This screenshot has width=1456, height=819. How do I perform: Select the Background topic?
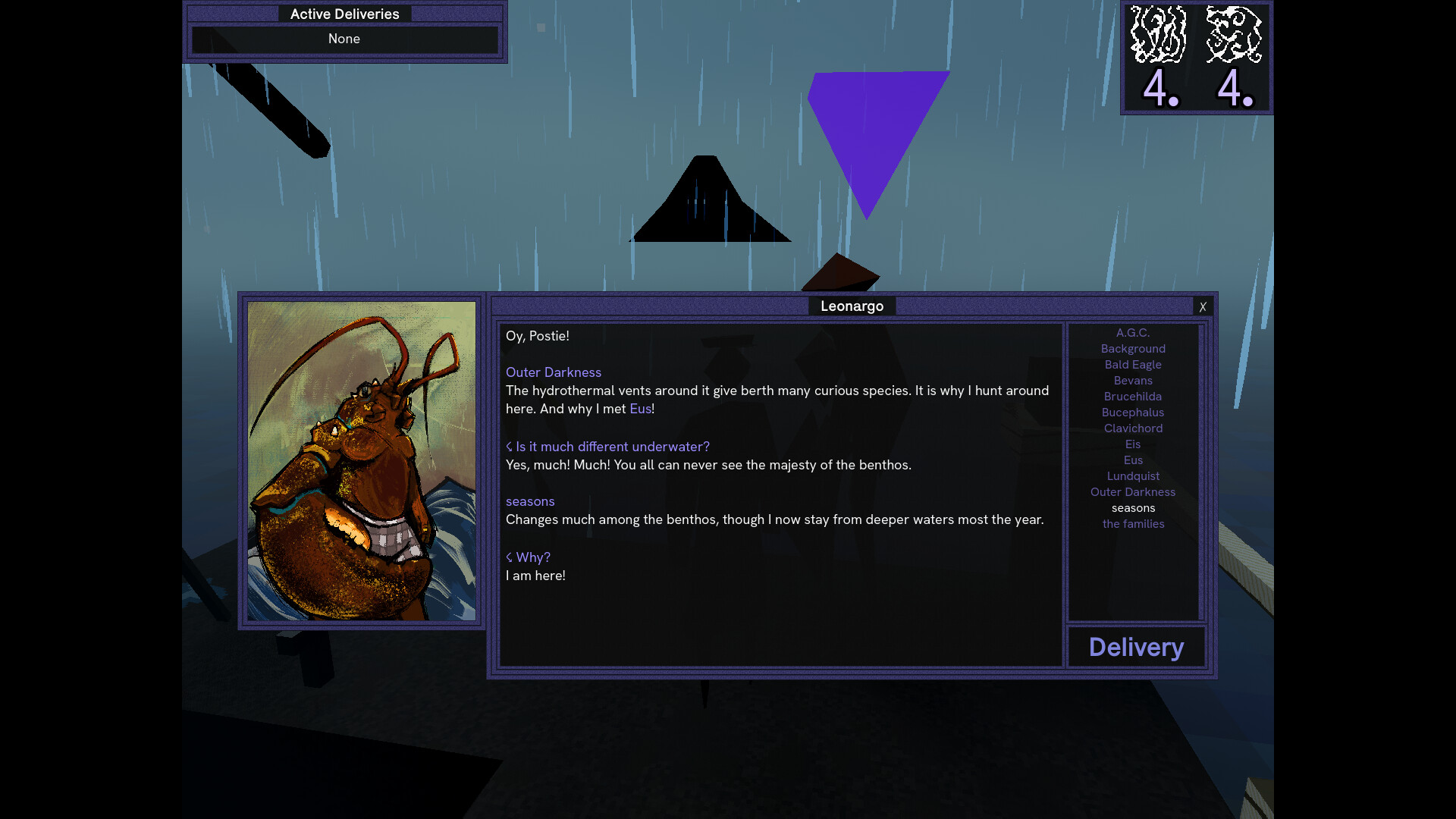1133,348
